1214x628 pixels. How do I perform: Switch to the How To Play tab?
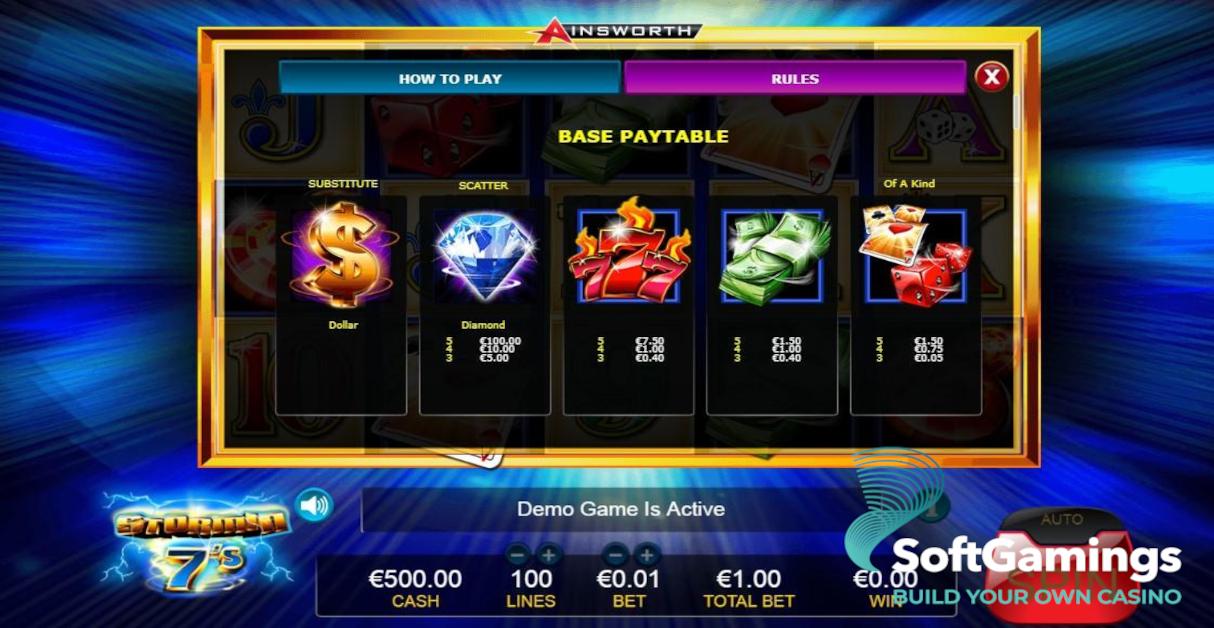coord(450,78)
